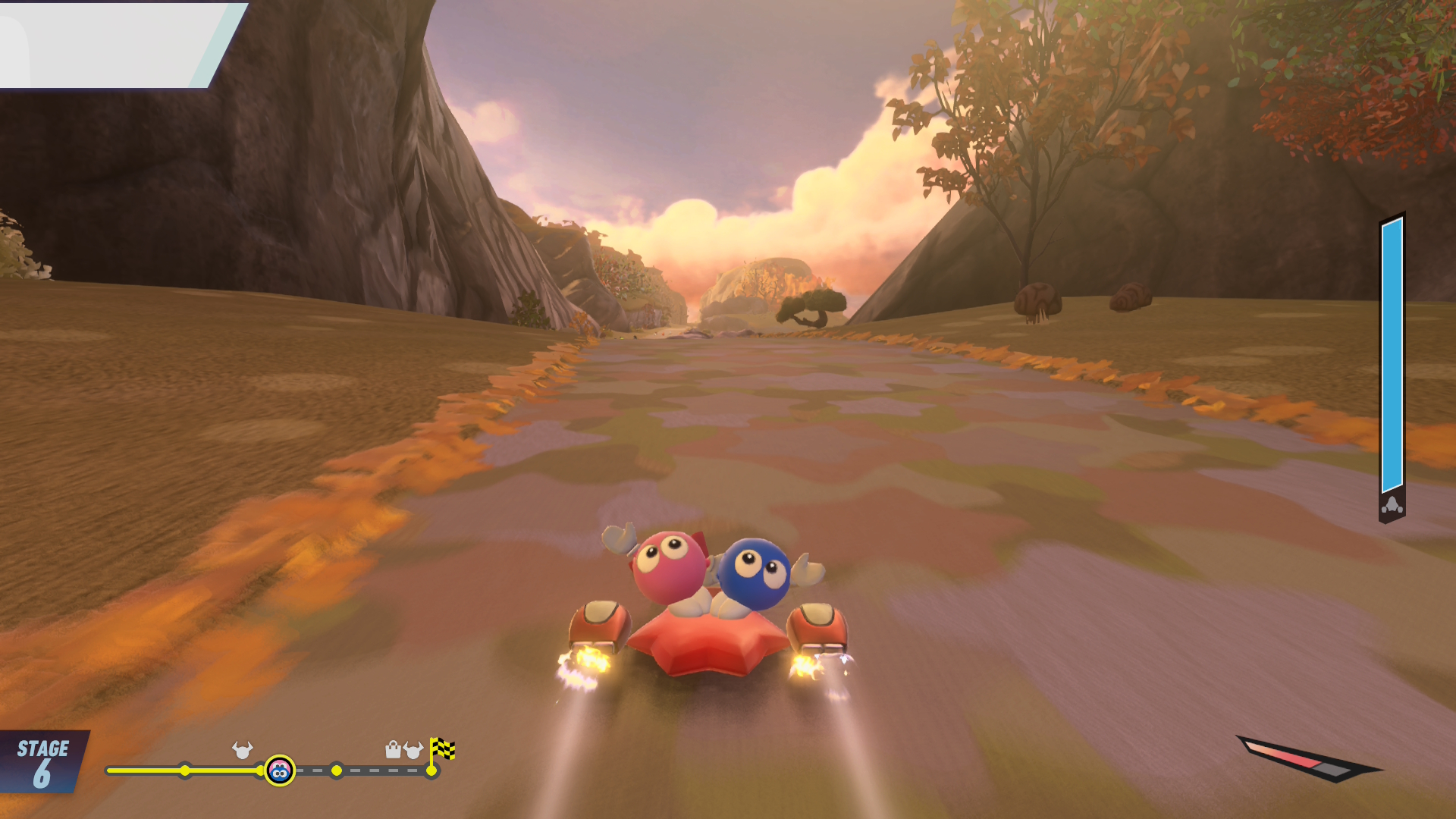Screen dimensions: 1456x819
Task: Click the shopping bag icon above the track
Action: [x=393, y=750]
